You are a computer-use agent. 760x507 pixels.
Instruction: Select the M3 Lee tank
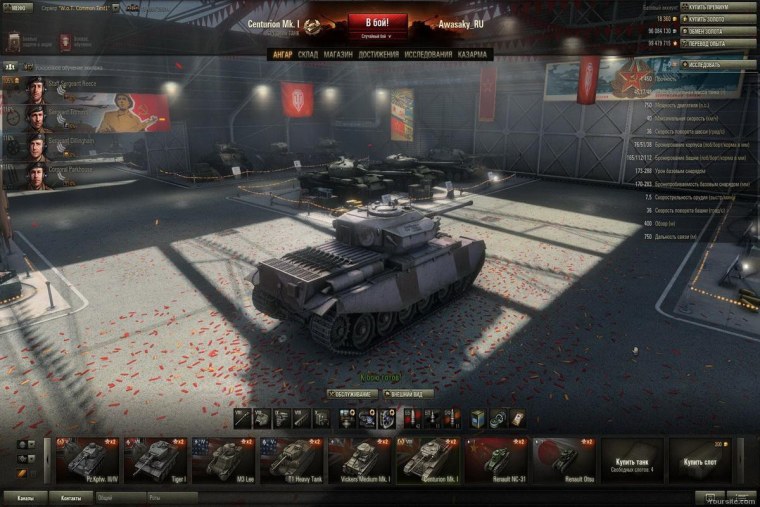223,459
